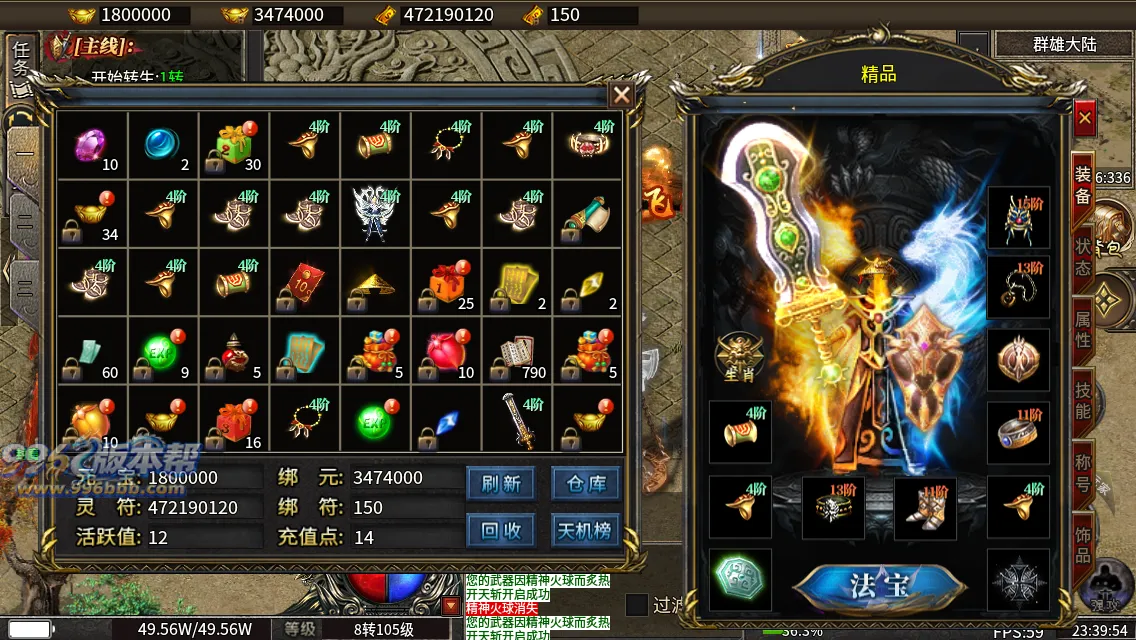Open the 仓库 warehouse
Screen dimensions: 1136x640
pyautogui.click(x=586, y=484)
